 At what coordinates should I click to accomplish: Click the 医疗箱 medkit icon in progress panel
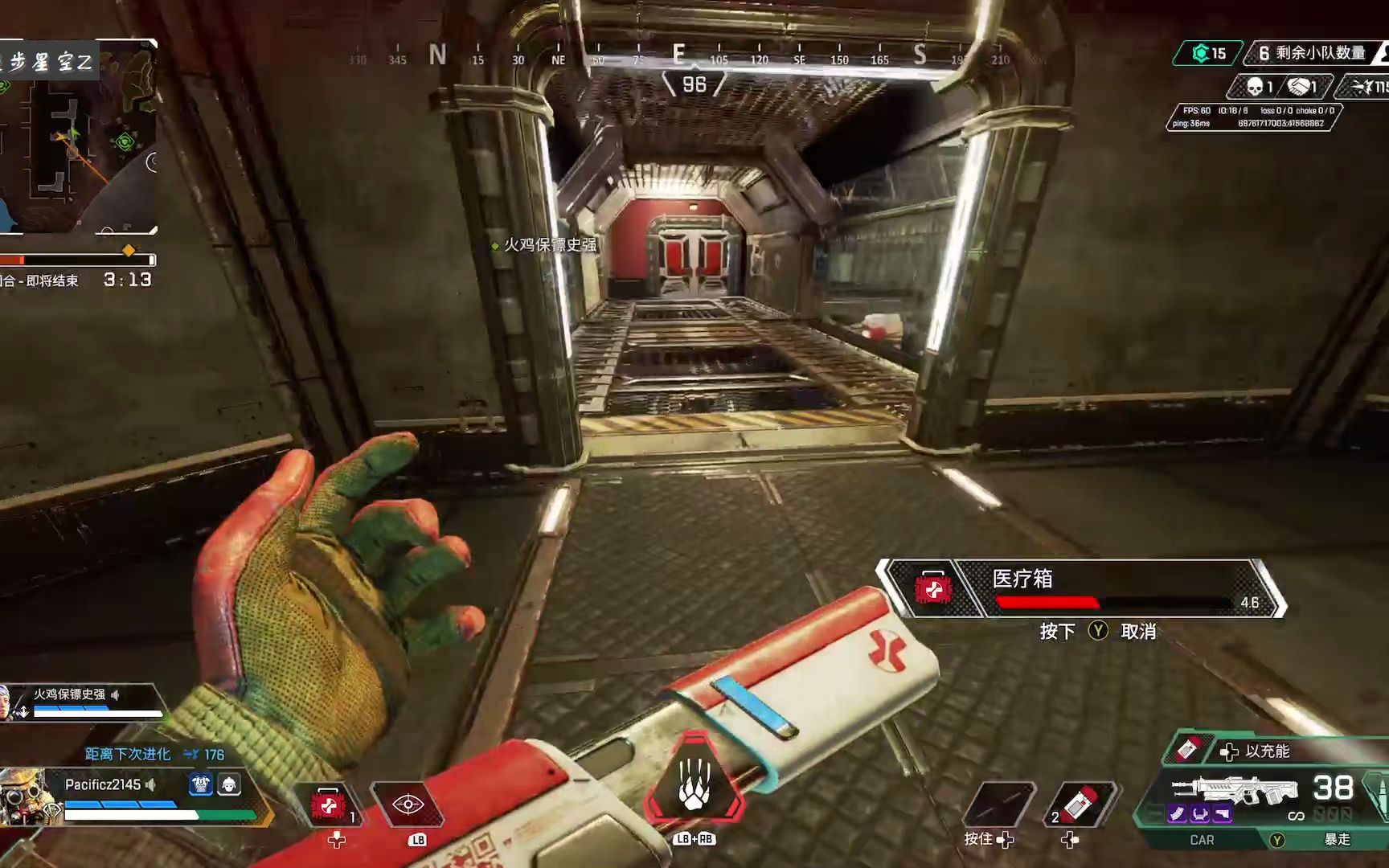coord(933,589)
